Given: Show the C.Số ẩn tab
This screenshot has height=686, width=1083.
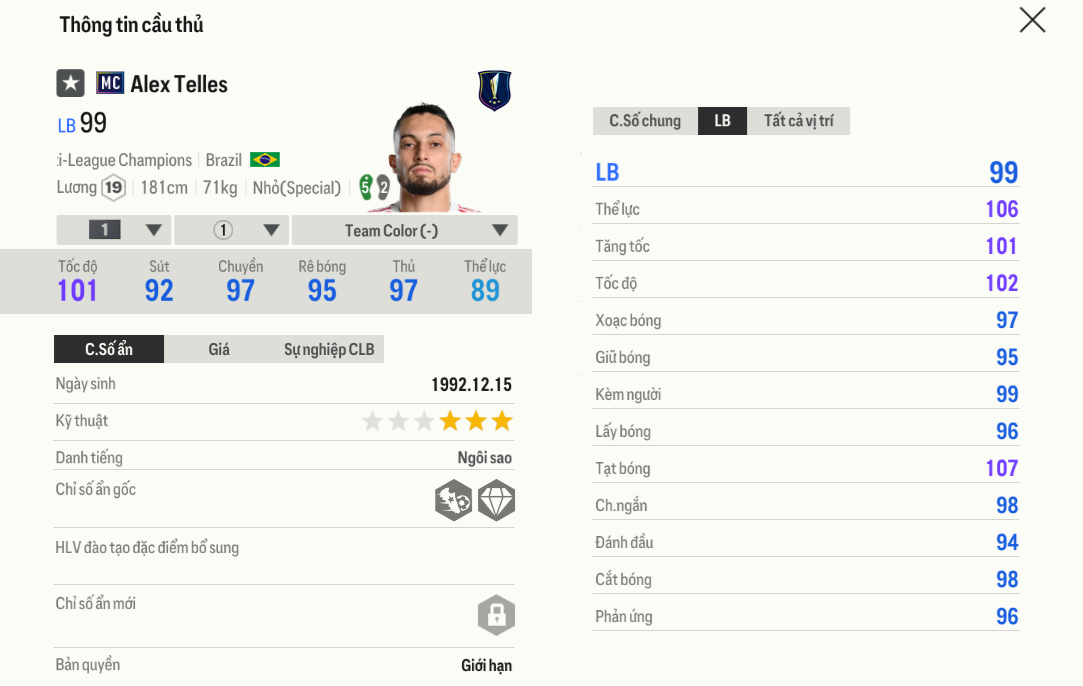Looking at the screenshot, I should [109, 349].
